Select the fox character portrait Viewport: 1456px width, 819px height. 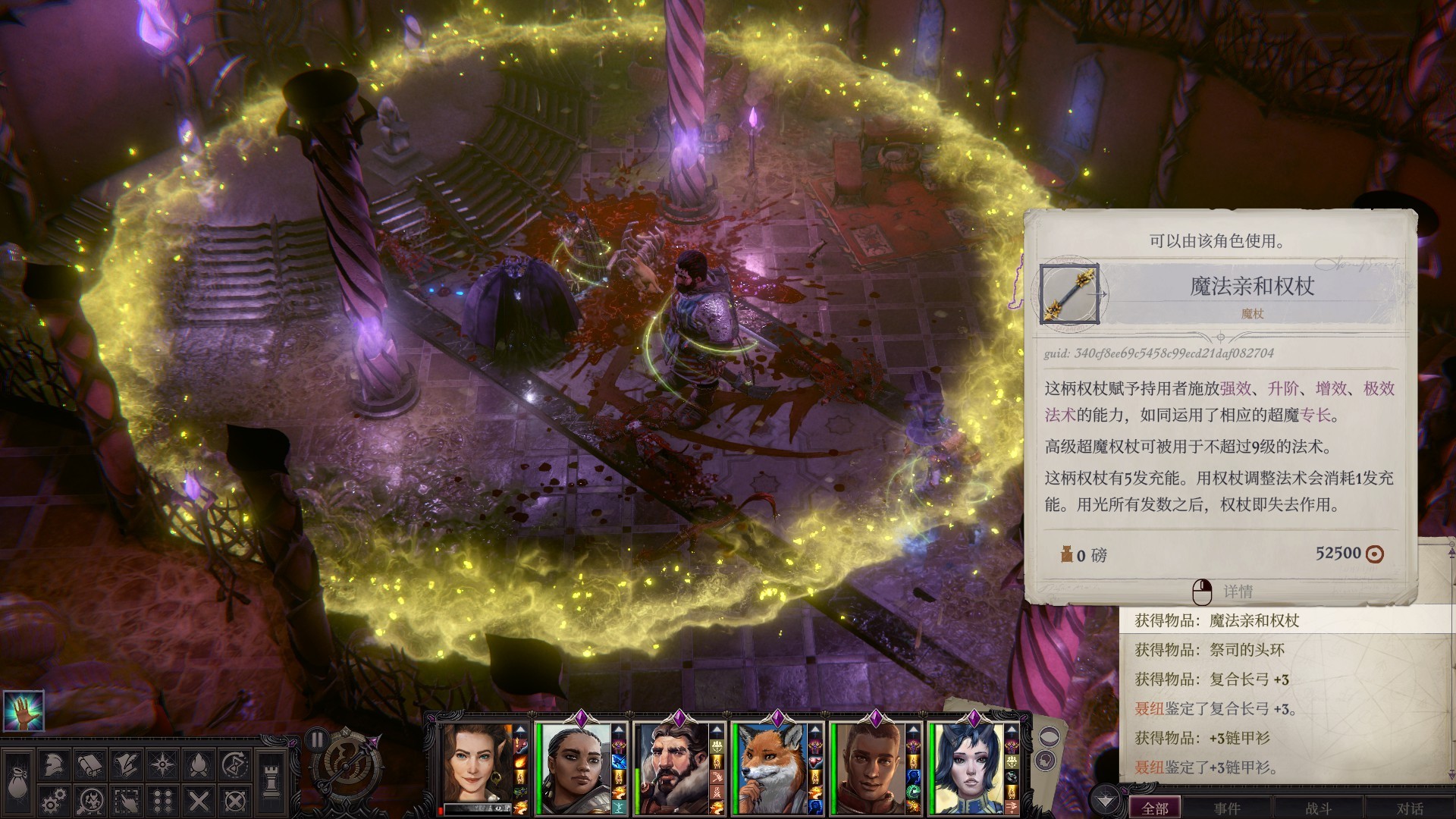(770, 766)
